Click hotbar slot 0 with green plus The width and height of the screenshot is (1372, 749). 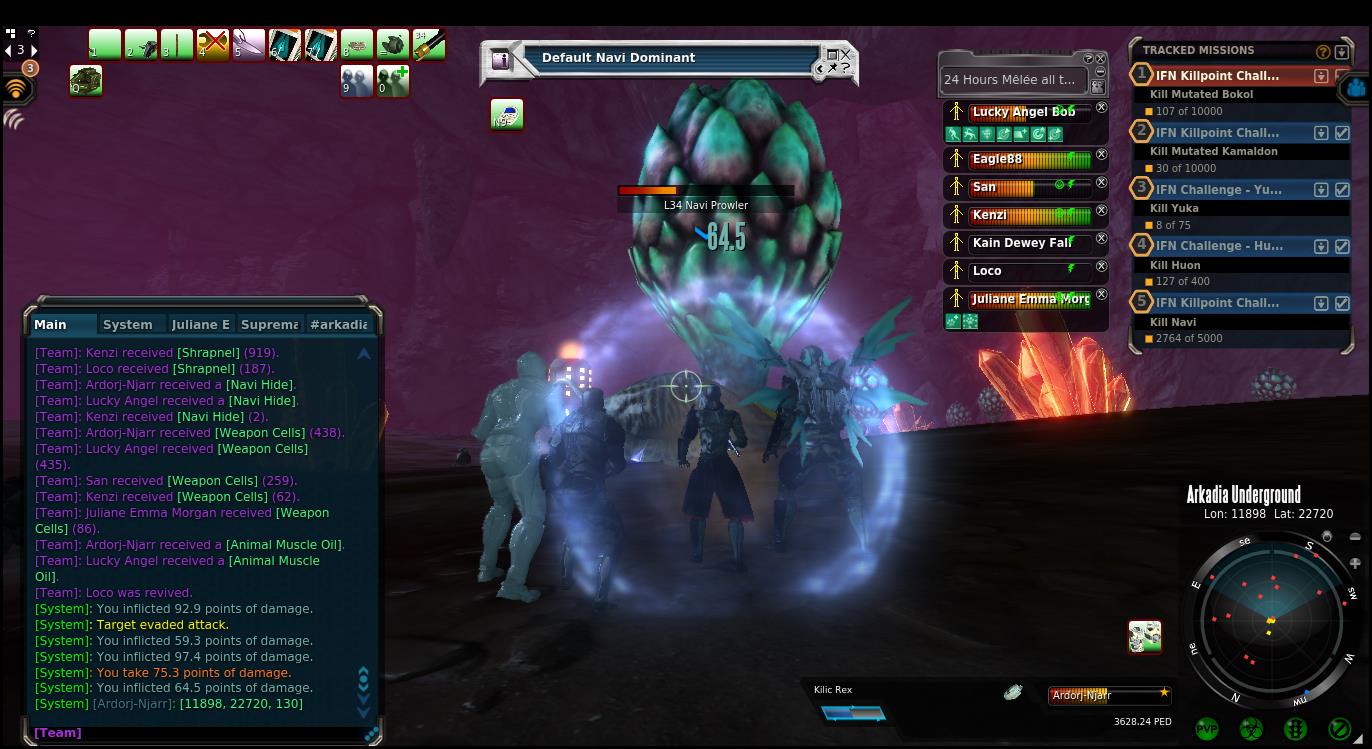(x=392, y=81)
